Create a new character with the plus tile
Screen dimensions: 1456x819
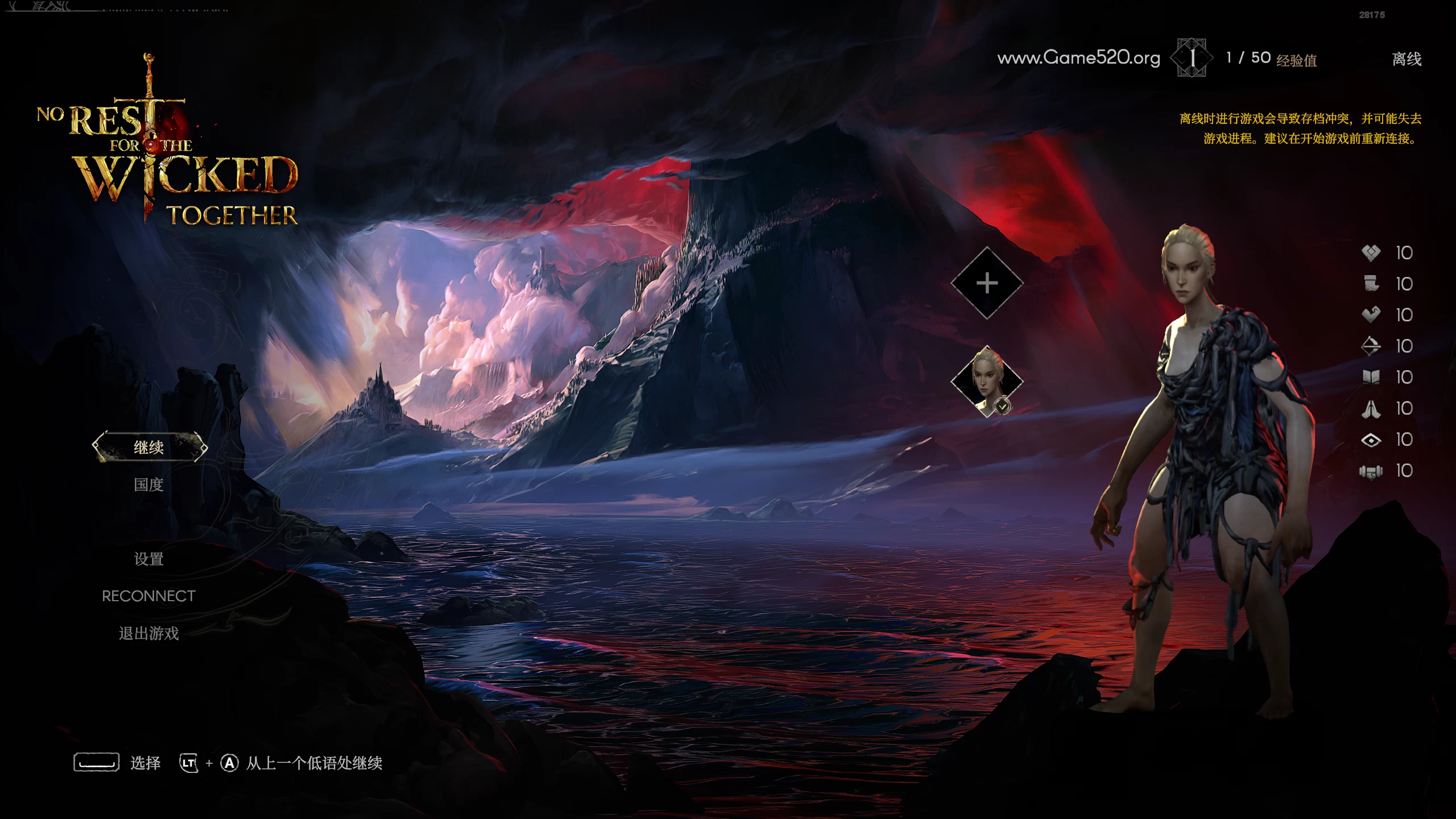click(987, 283)
